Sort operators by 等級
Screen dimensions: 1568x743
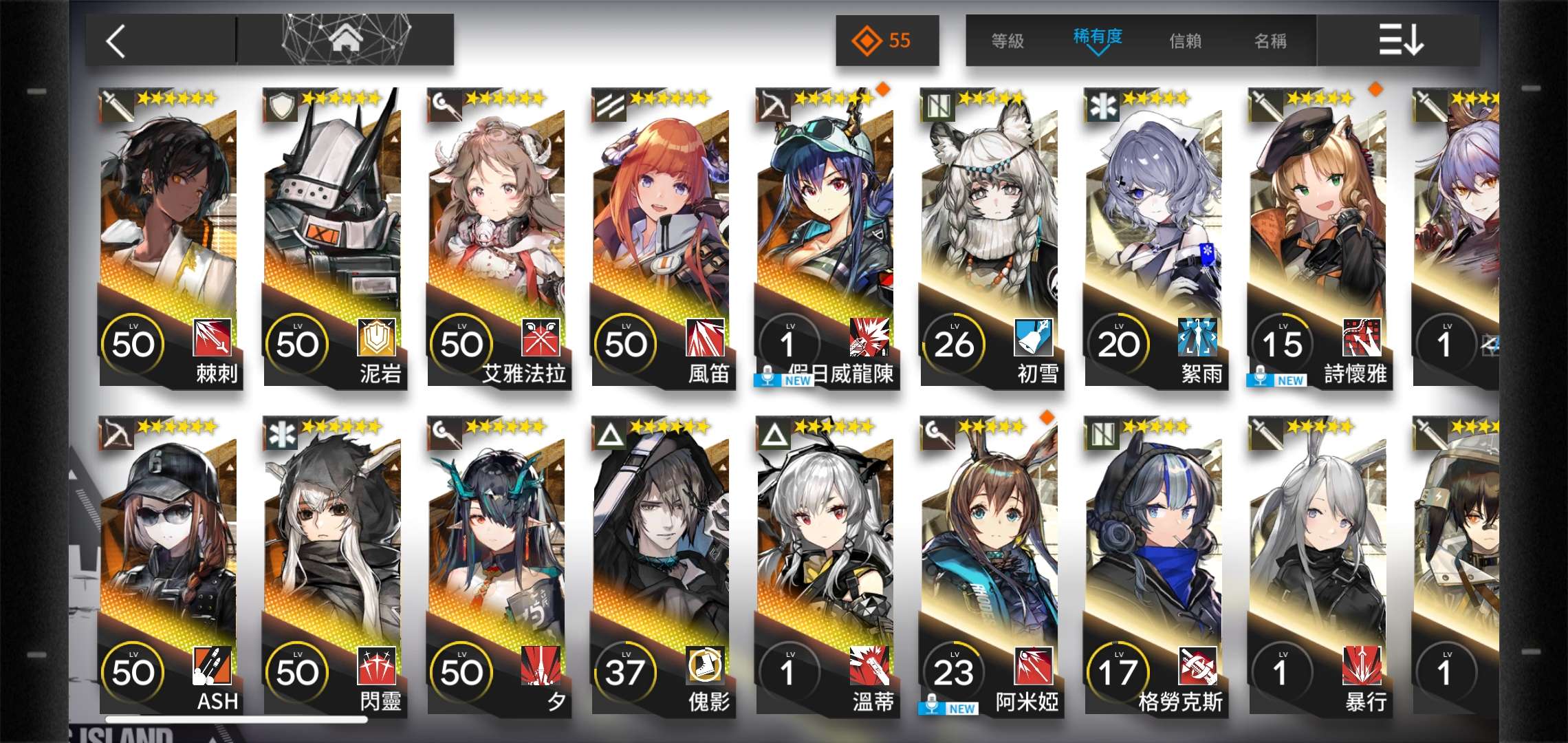click(x=1008, y=41)
